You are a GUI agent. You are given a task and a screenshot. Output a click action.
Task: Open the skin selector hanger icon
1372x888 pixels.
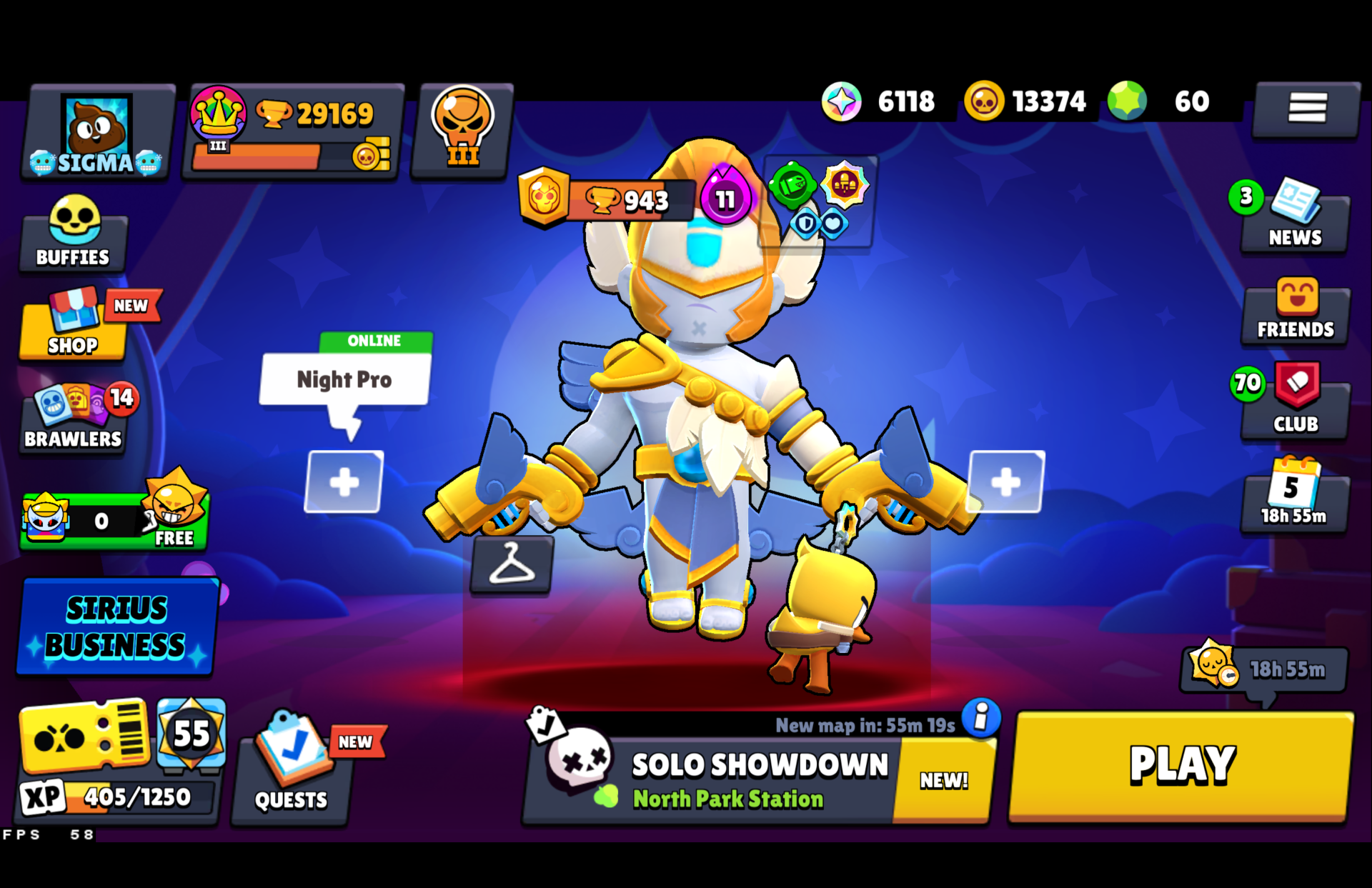pos(512,567)
